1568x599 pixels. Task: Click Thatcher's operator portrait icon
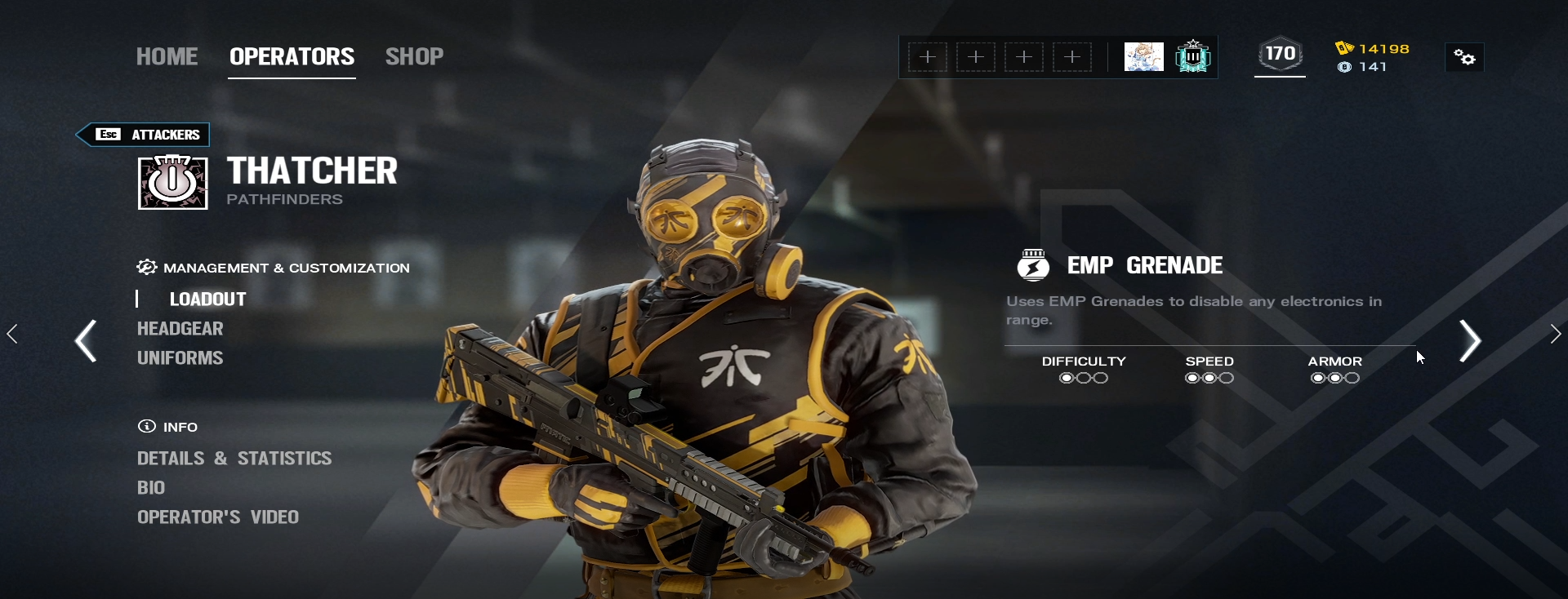[x=171, y=182]
